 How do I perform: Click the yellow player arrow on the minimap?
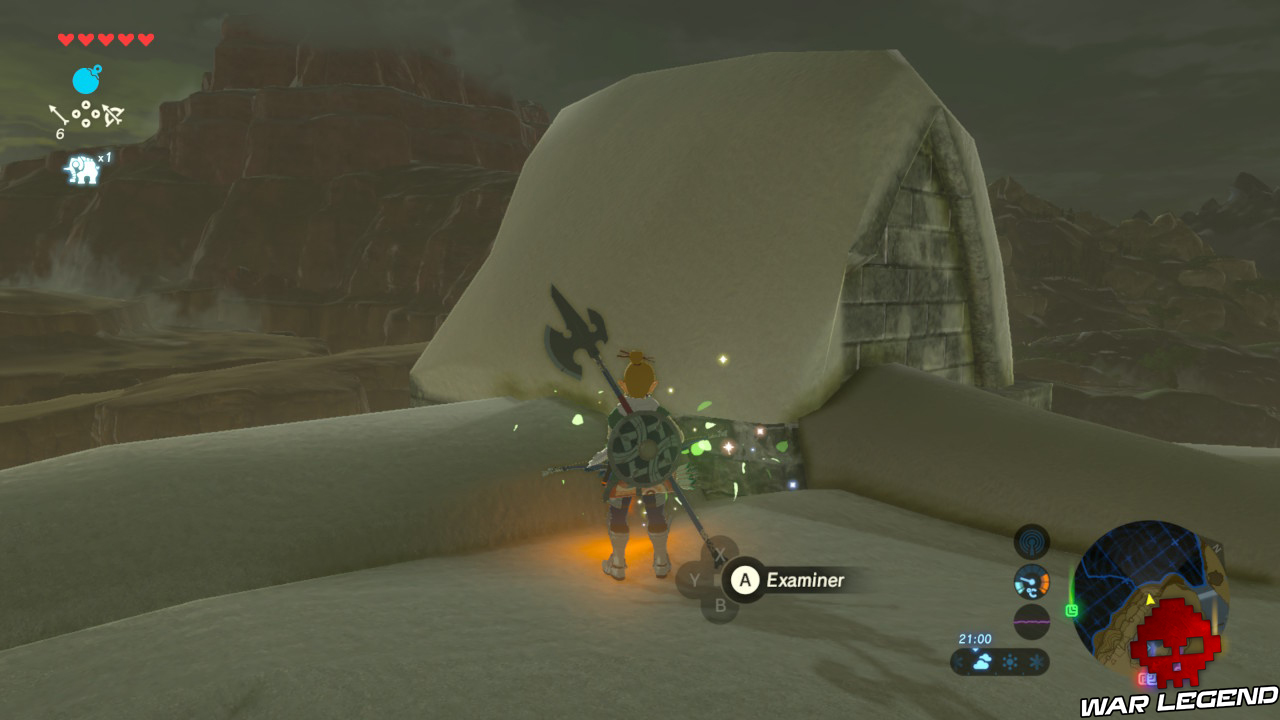click(x=1150, y=600)
